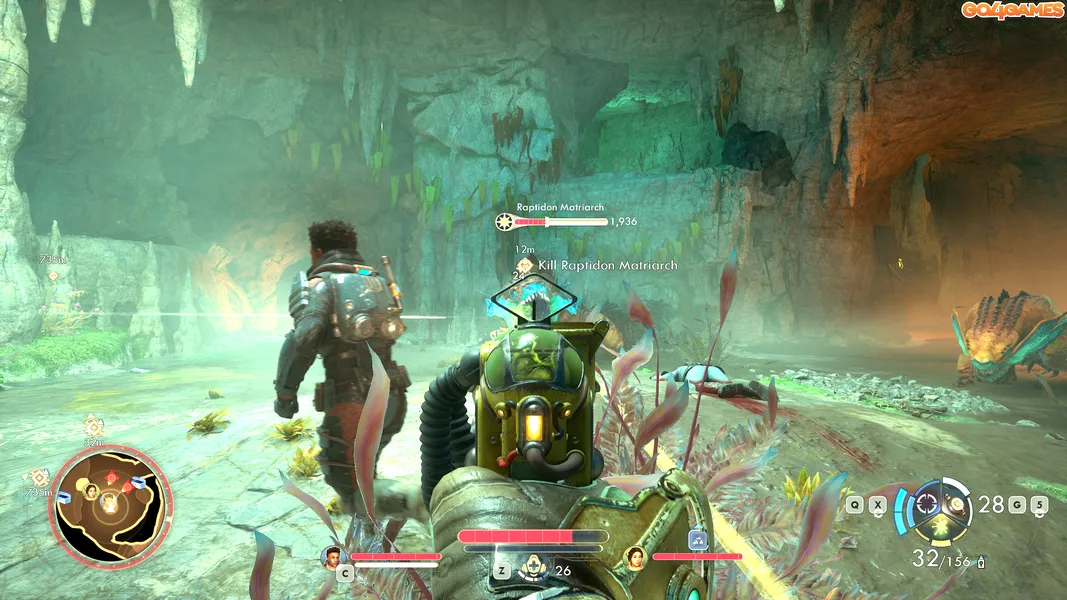Click the blue companion status icon
The image size is (1067, 600).
tap(698, 540)
